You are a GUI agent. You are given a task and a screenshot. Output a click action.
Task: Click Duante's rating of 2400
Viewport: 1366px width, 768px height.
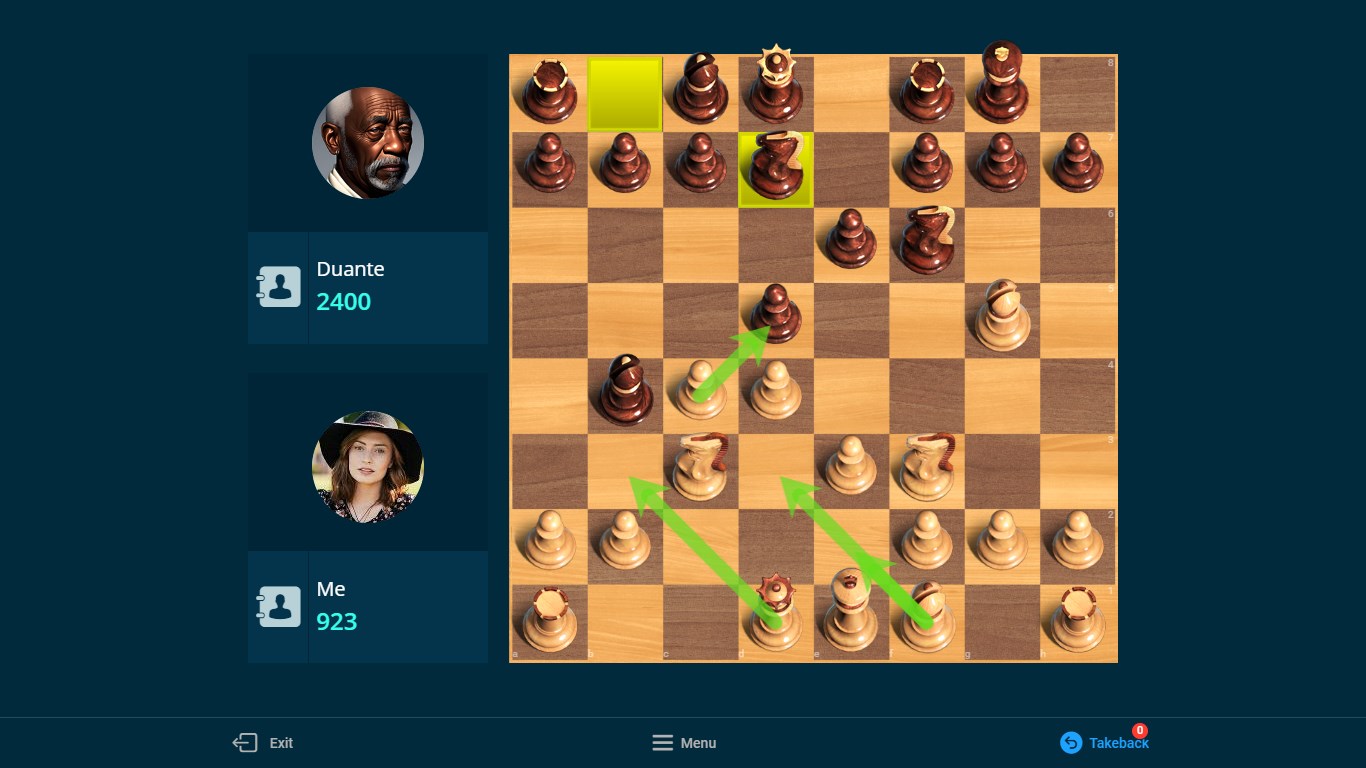tap(344, 301)
